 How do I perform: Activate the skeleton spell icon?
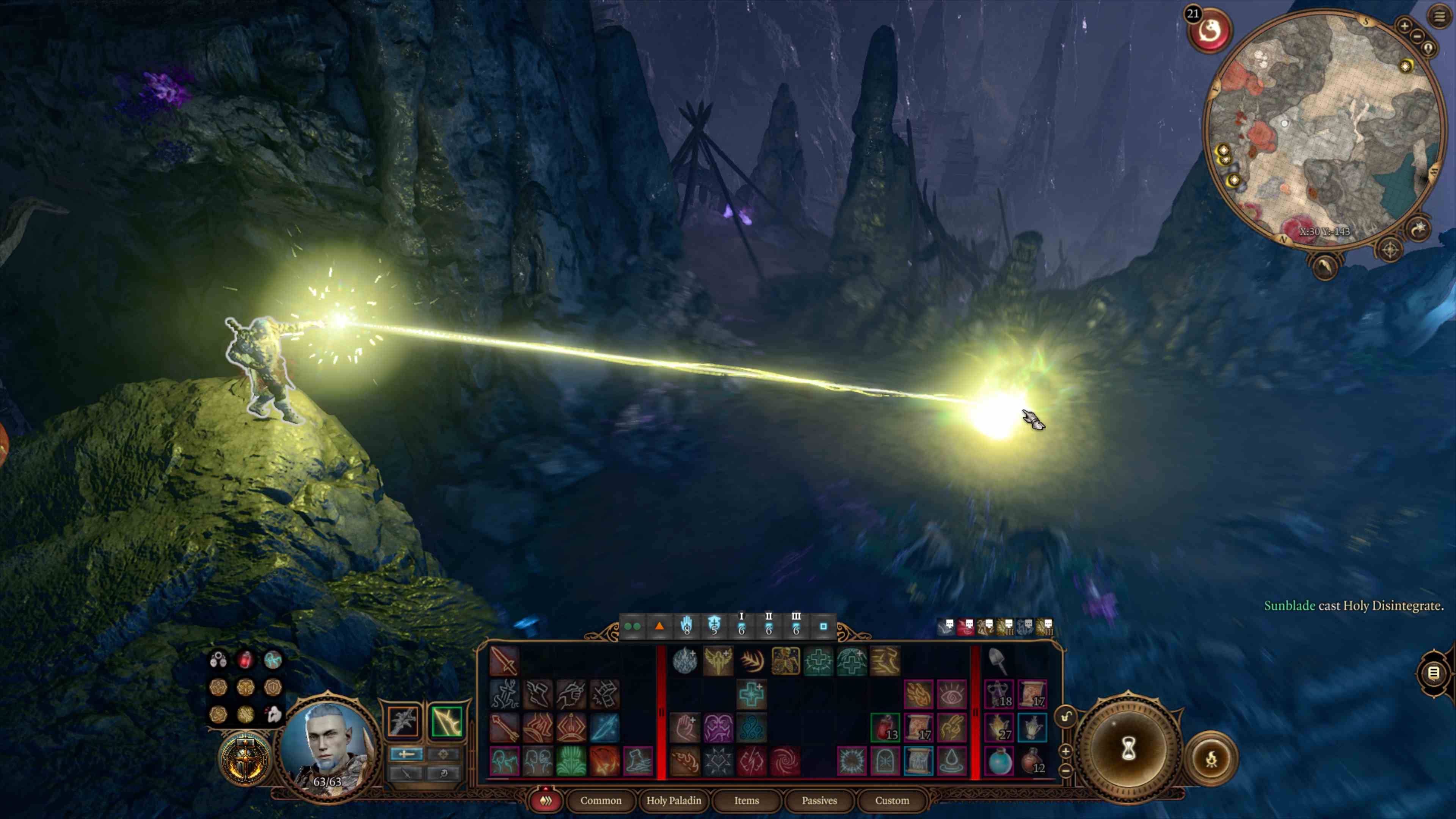point(785,661)
